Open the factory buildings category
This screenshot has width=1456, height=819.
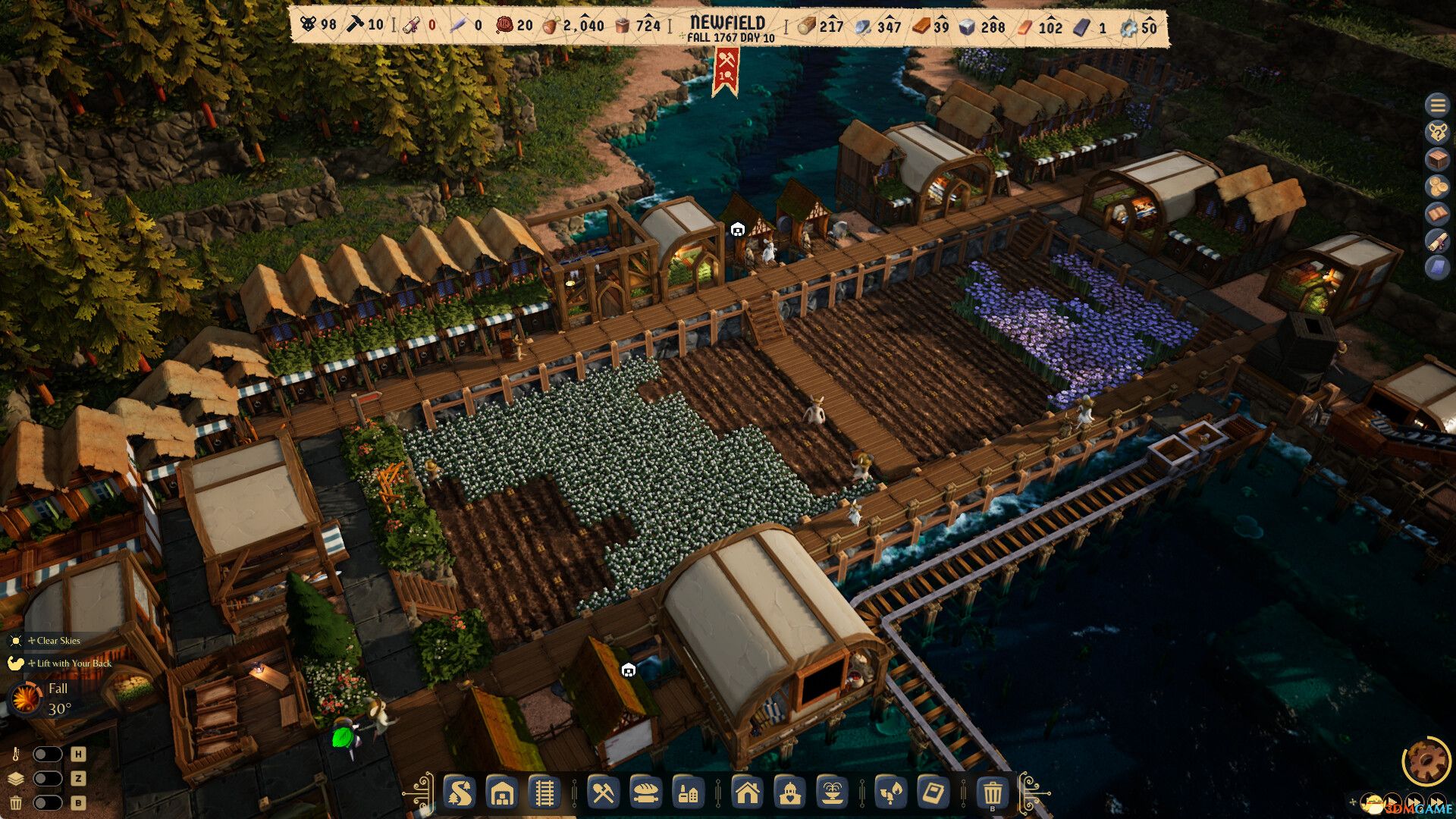688,793
